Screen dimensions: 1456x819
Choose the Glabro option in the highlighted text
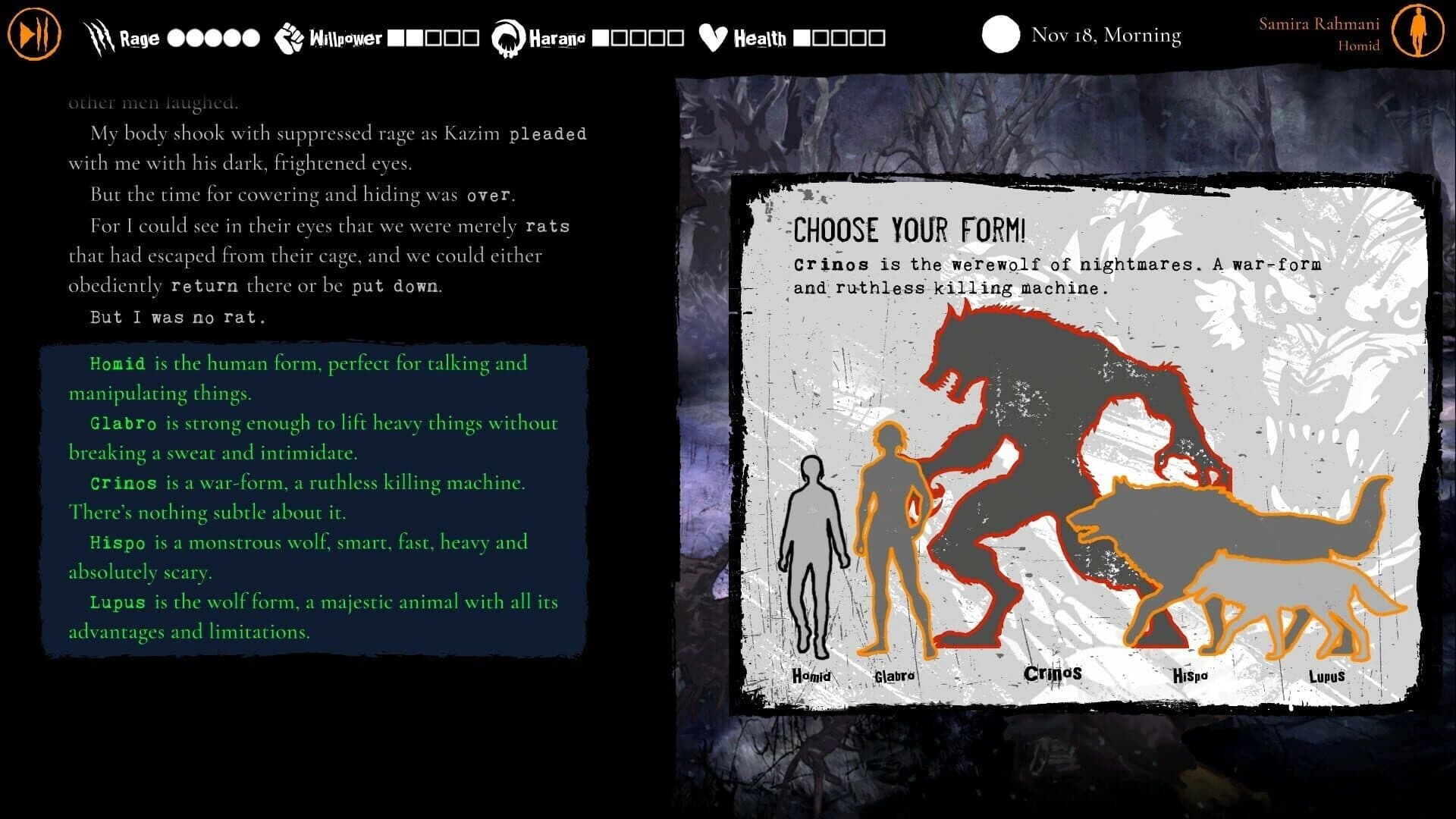click(x=125, y=423)
